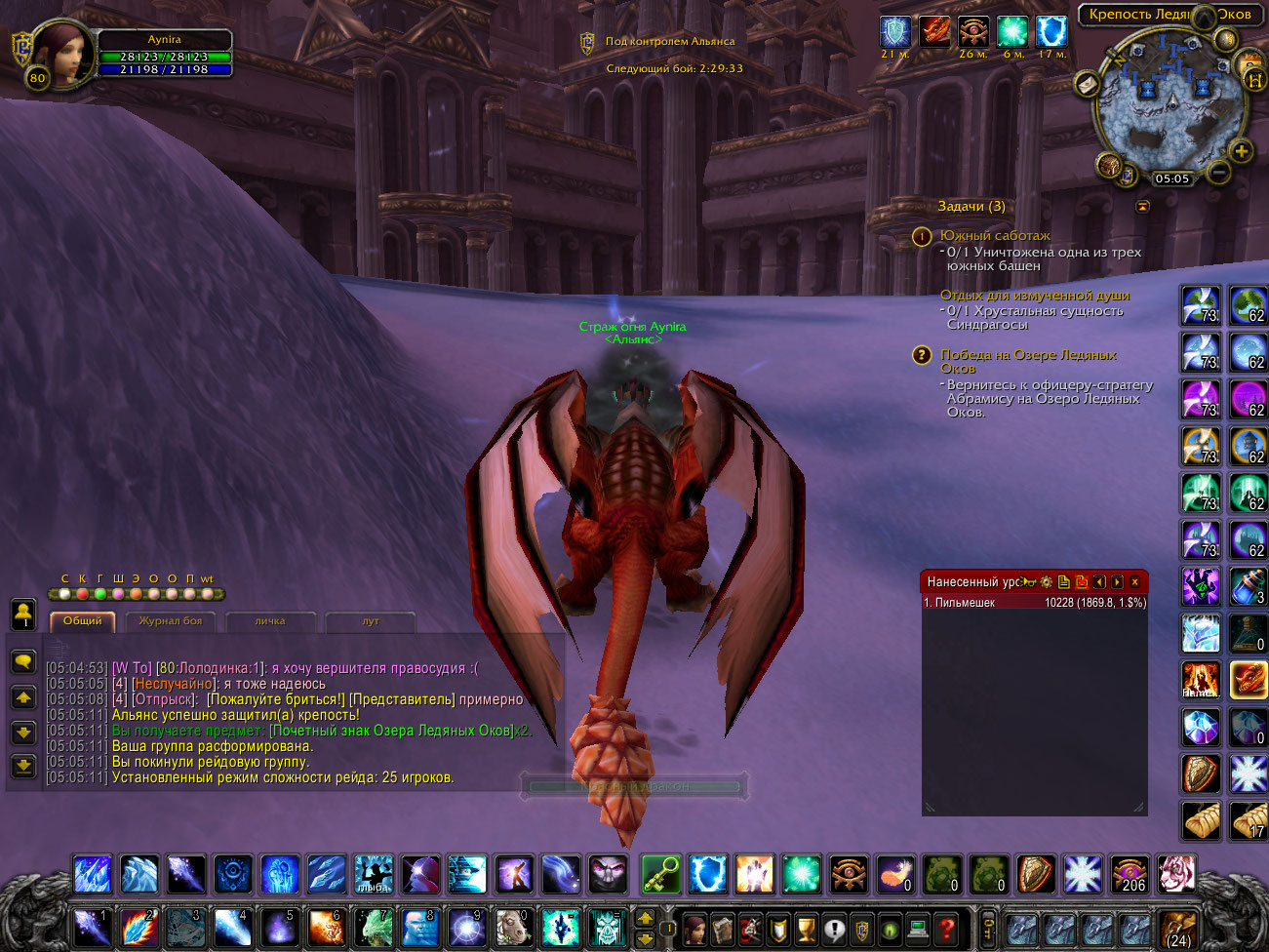Zoom out the minimap with minus button
This screenshot has height=952, width=1269.
pos(1218,173)
